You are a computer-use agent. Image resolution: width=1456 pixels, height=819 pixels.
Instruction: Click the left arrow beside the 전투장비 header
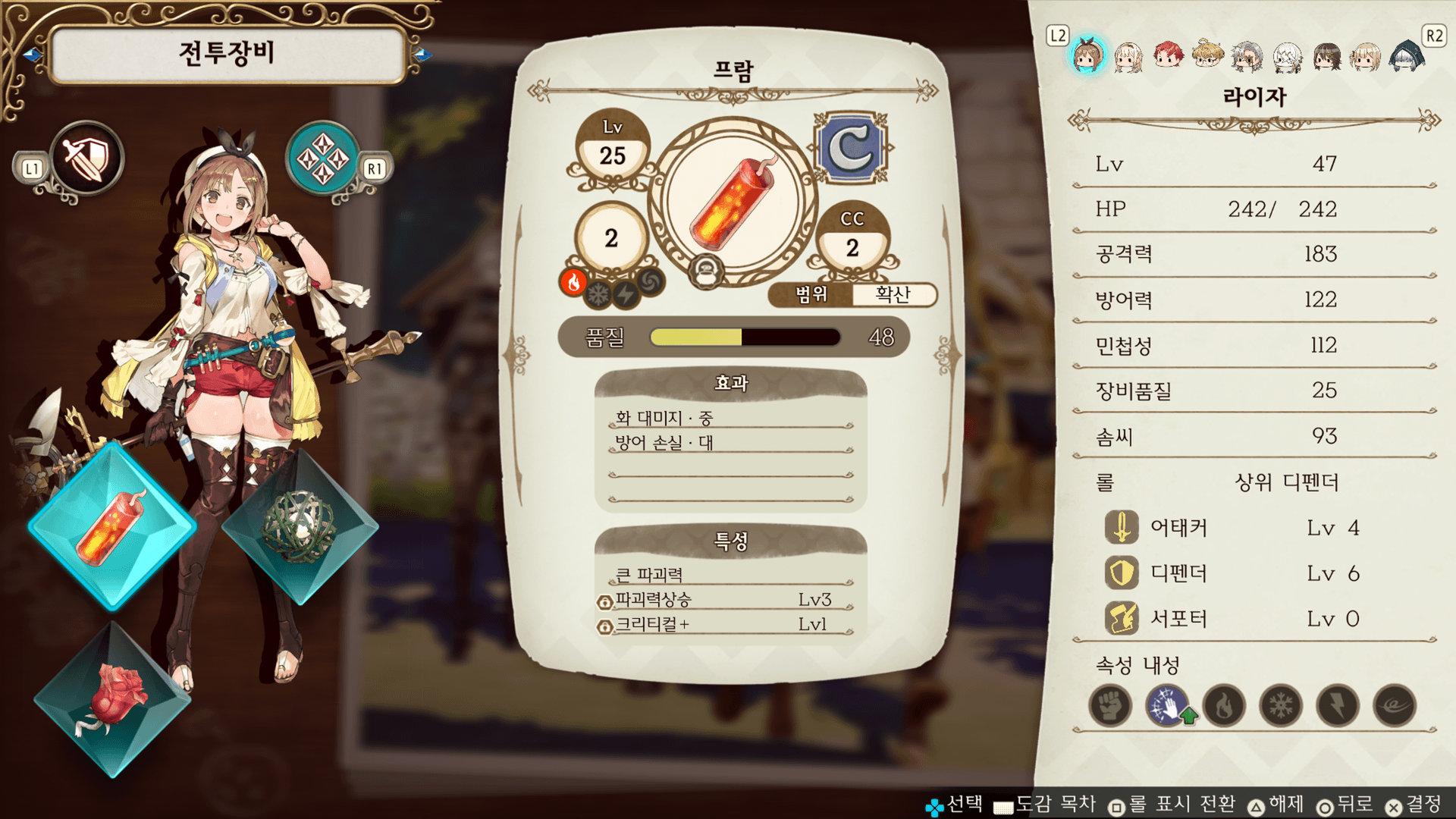point(32,55)
